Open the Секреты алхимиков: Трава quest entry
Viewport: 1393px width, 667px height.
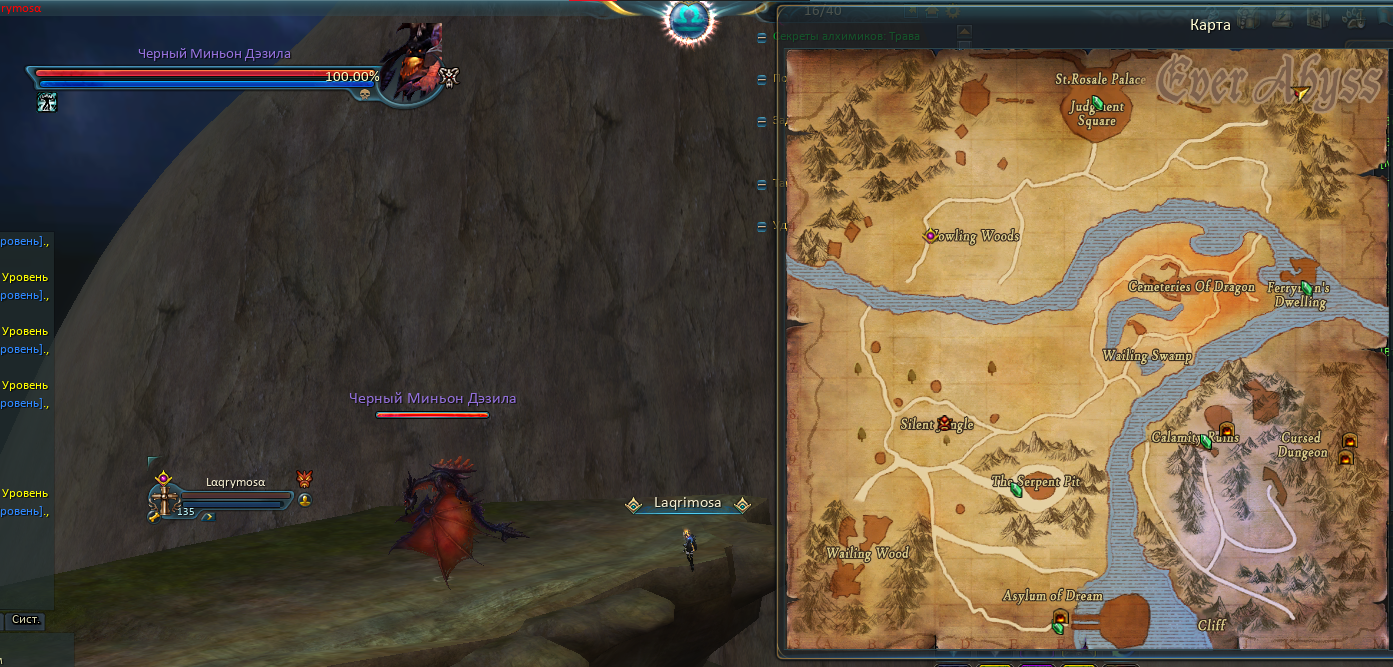coord(846,36)
